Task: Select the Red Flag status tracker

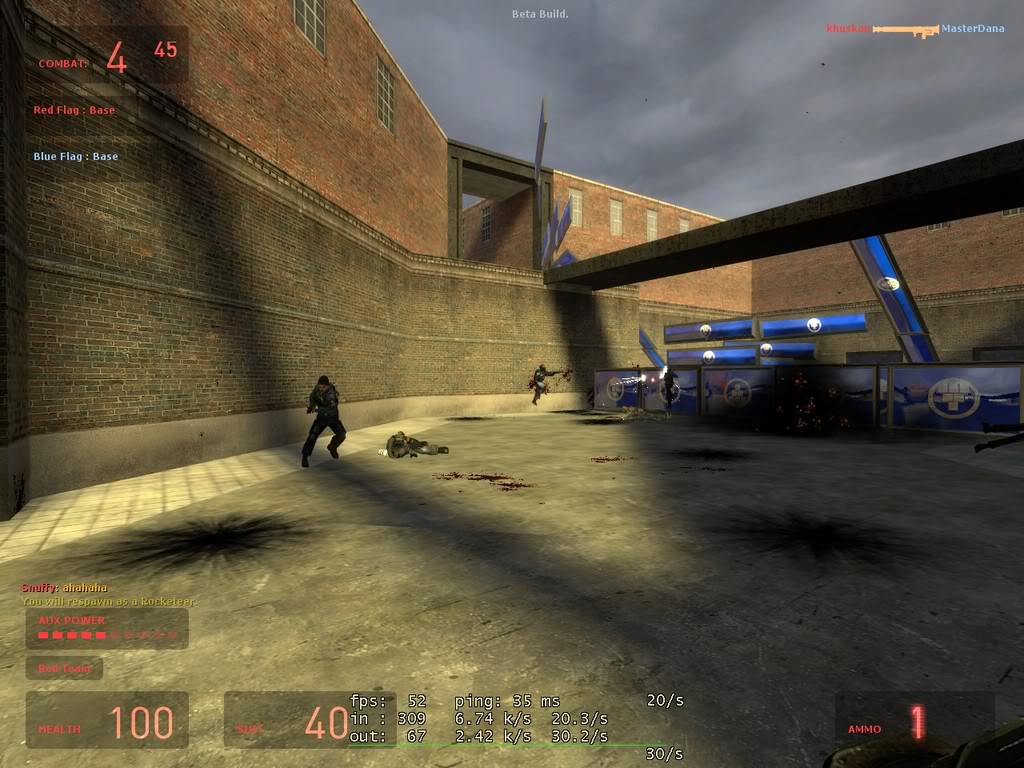Action: click(74, 110)
